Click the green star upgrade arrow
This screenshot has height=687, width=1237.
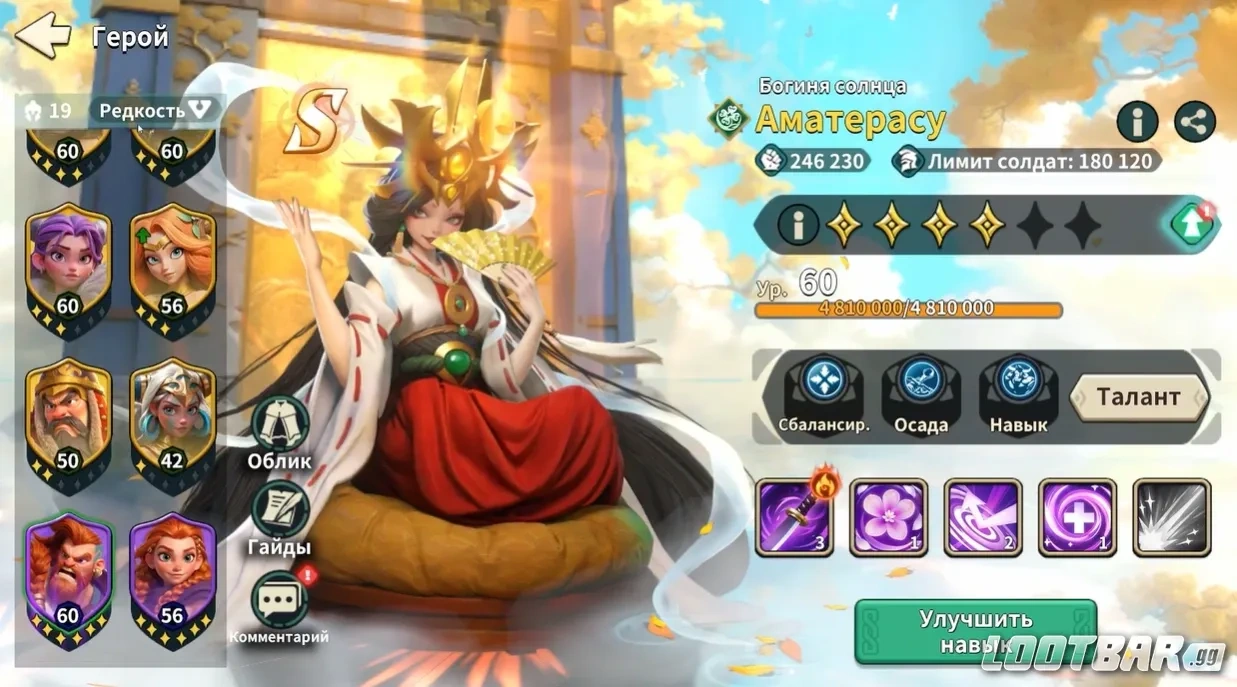coord(1191,225)
